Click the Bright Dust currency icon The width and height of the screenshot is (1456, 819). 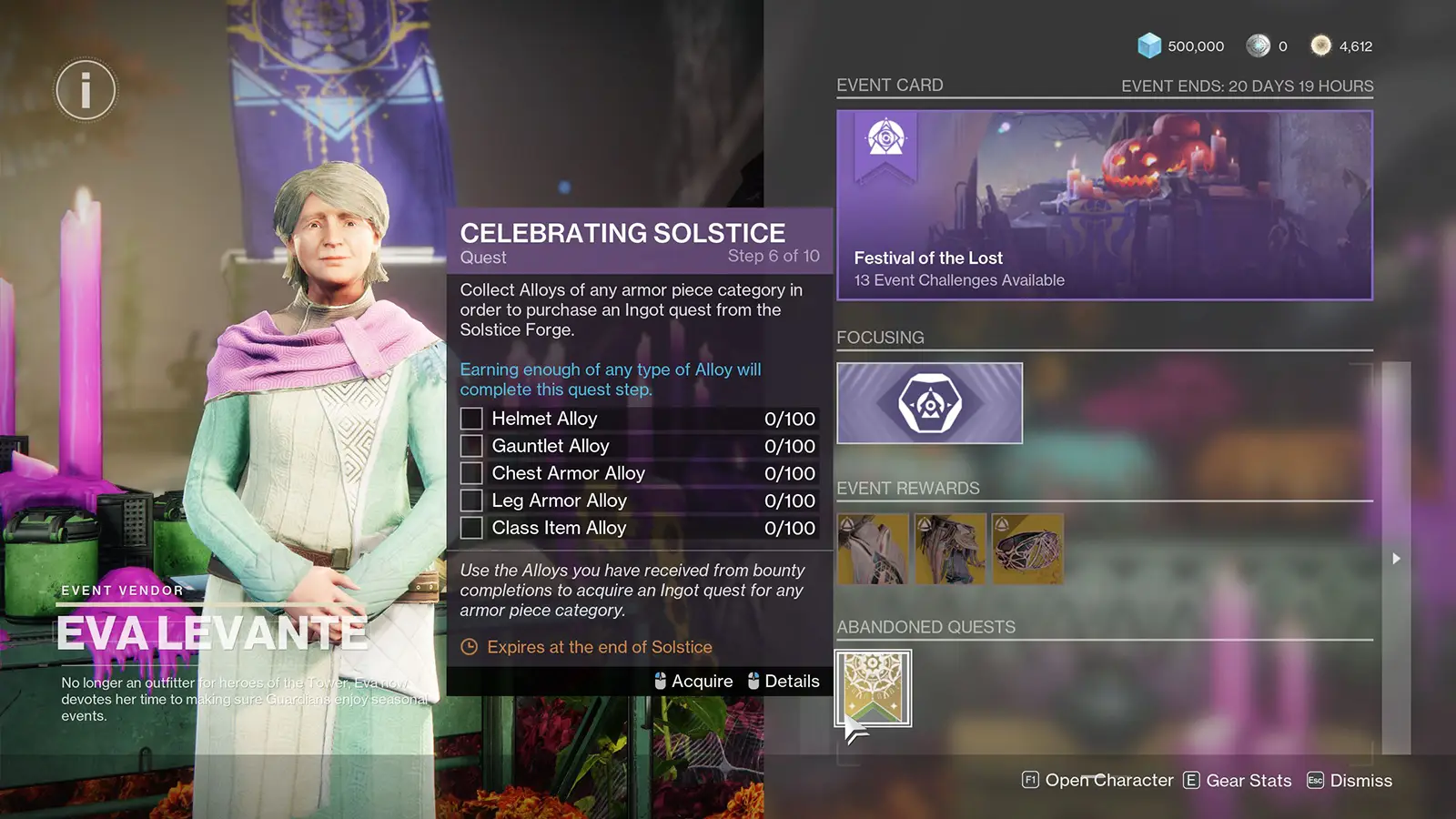coord(1321,45)
